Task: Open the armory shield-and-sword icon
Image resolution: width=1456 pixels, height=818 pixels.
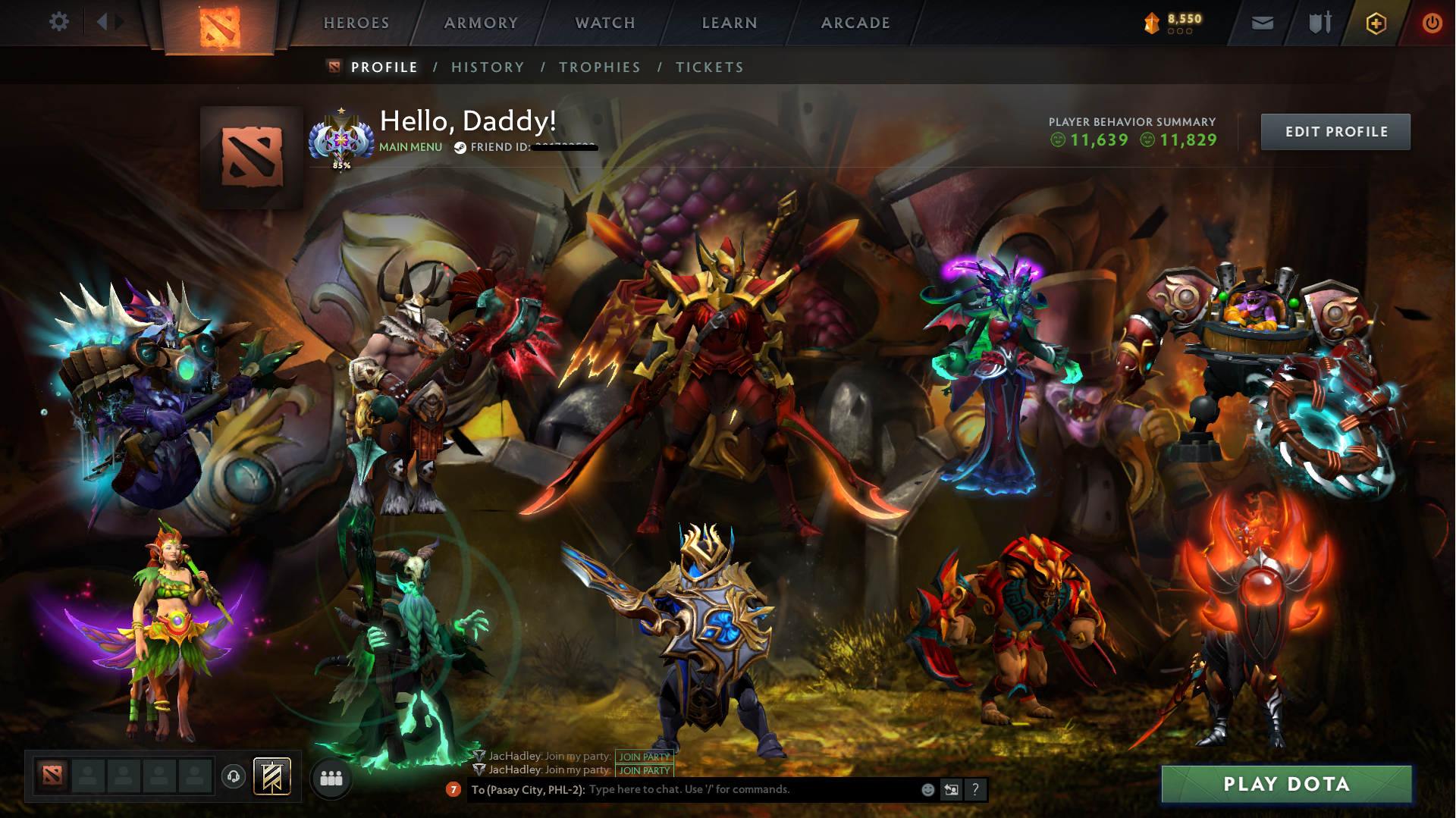Action: (1318, 23)
